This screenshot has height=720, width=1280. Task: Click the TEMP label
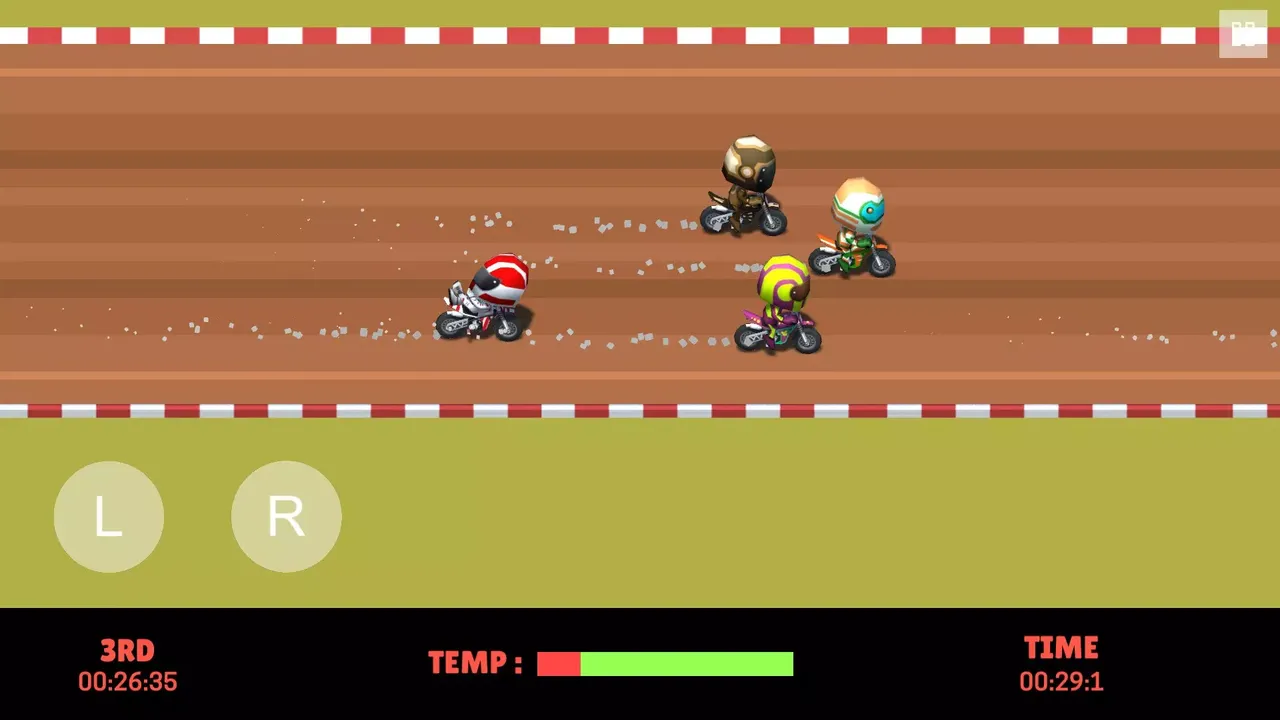pyautogui.click(x=475, y=663)
